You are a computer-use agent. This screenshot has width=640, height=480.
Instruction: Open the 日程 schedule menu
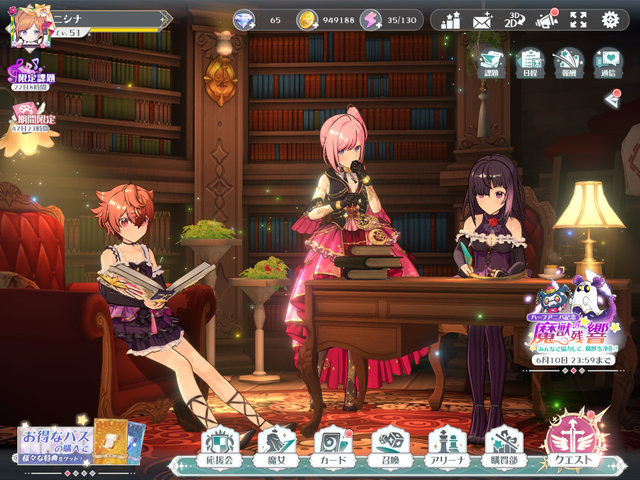[x=530, y=63]
